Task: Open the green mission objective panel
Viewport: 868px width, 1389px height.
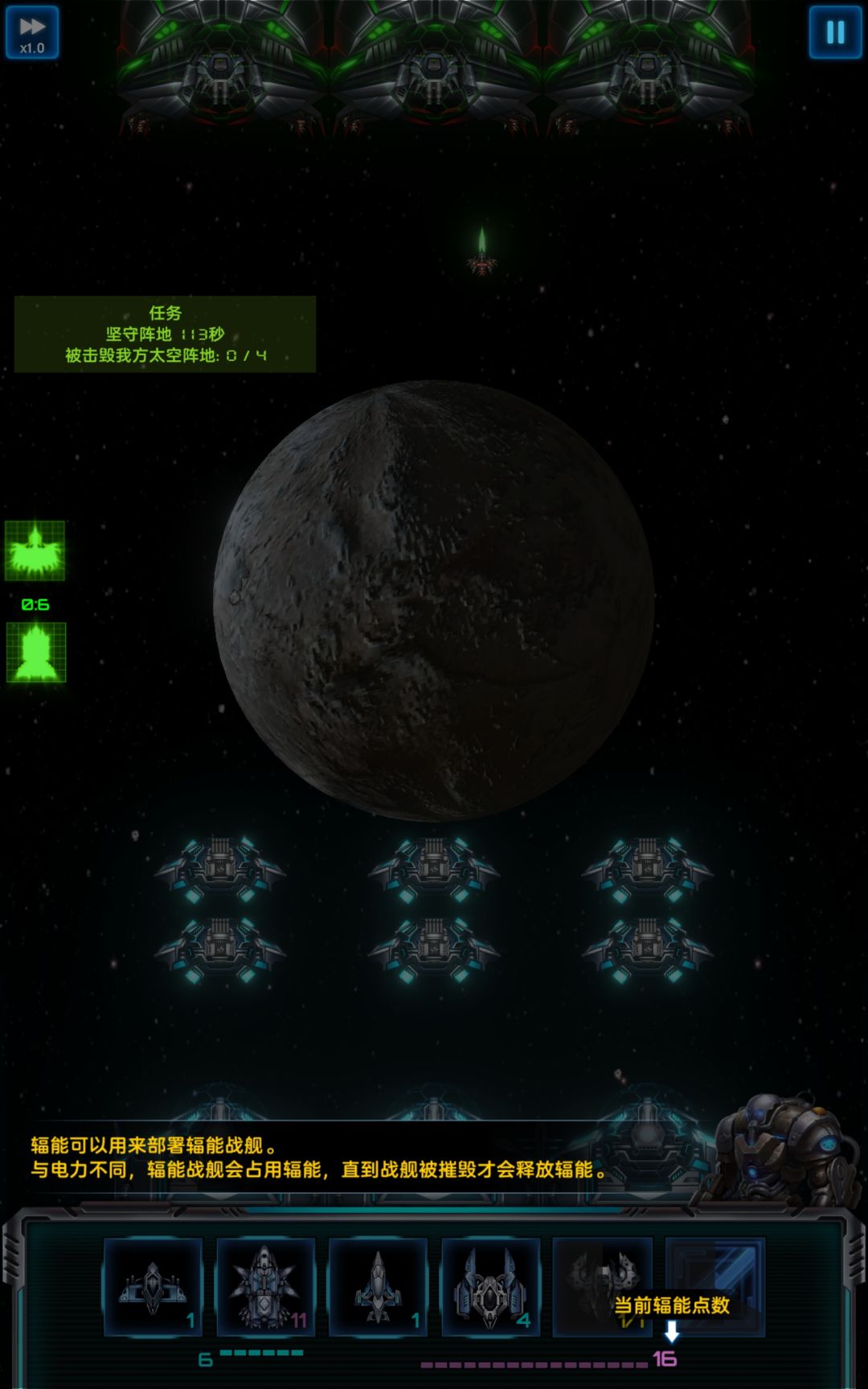Action: coord(165,334)
